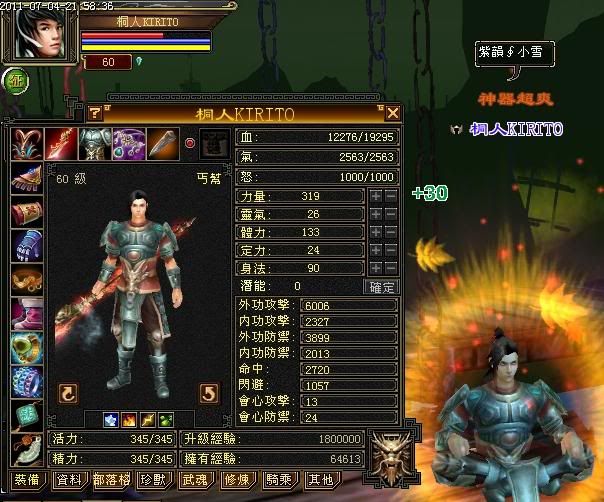604x502 pixels.
Task: Confirm attribute points with 確定 button
Action: tap(383, 286)
